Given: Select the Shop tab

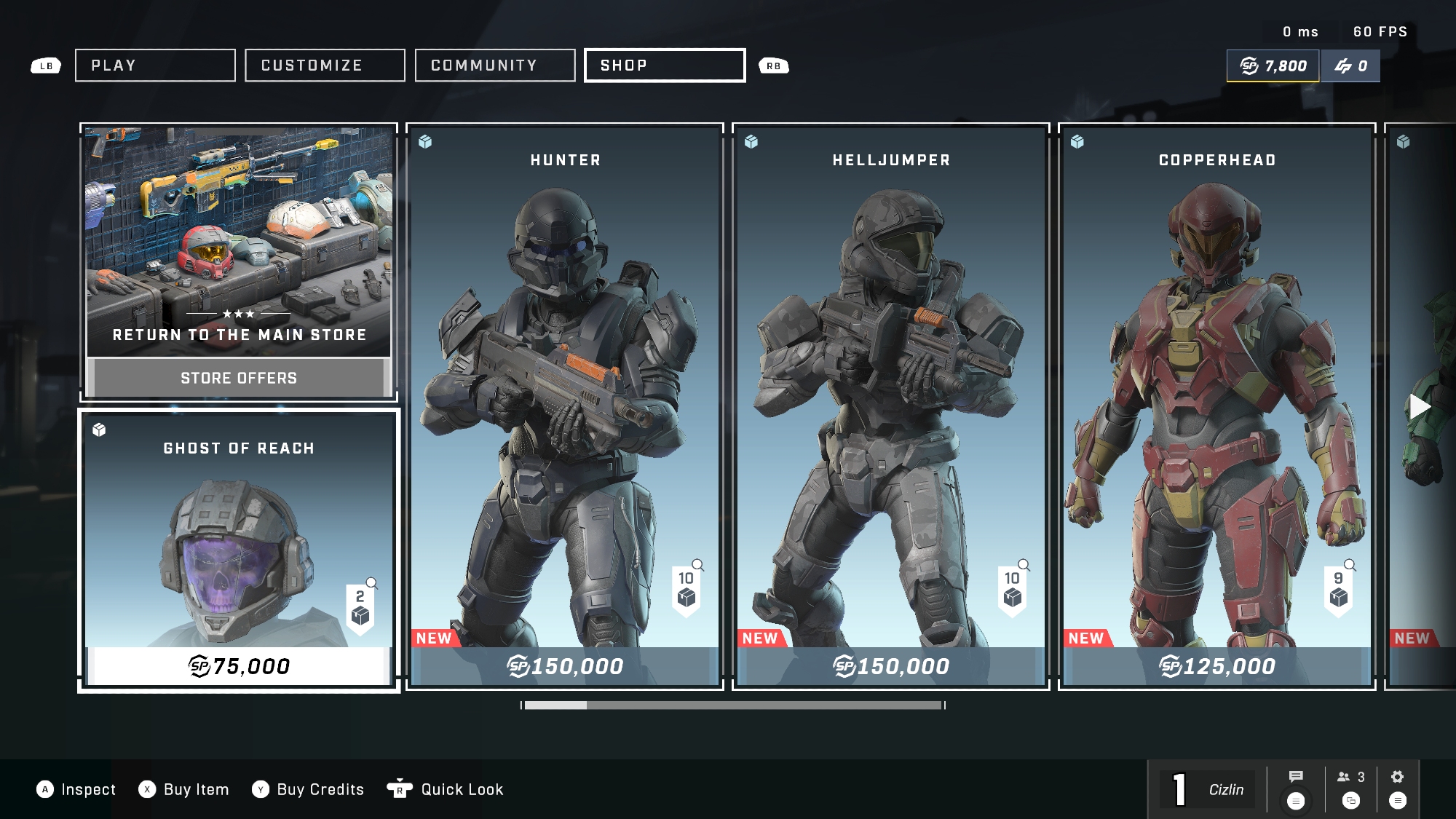Looking at the screenshot, I should (665, 66).
